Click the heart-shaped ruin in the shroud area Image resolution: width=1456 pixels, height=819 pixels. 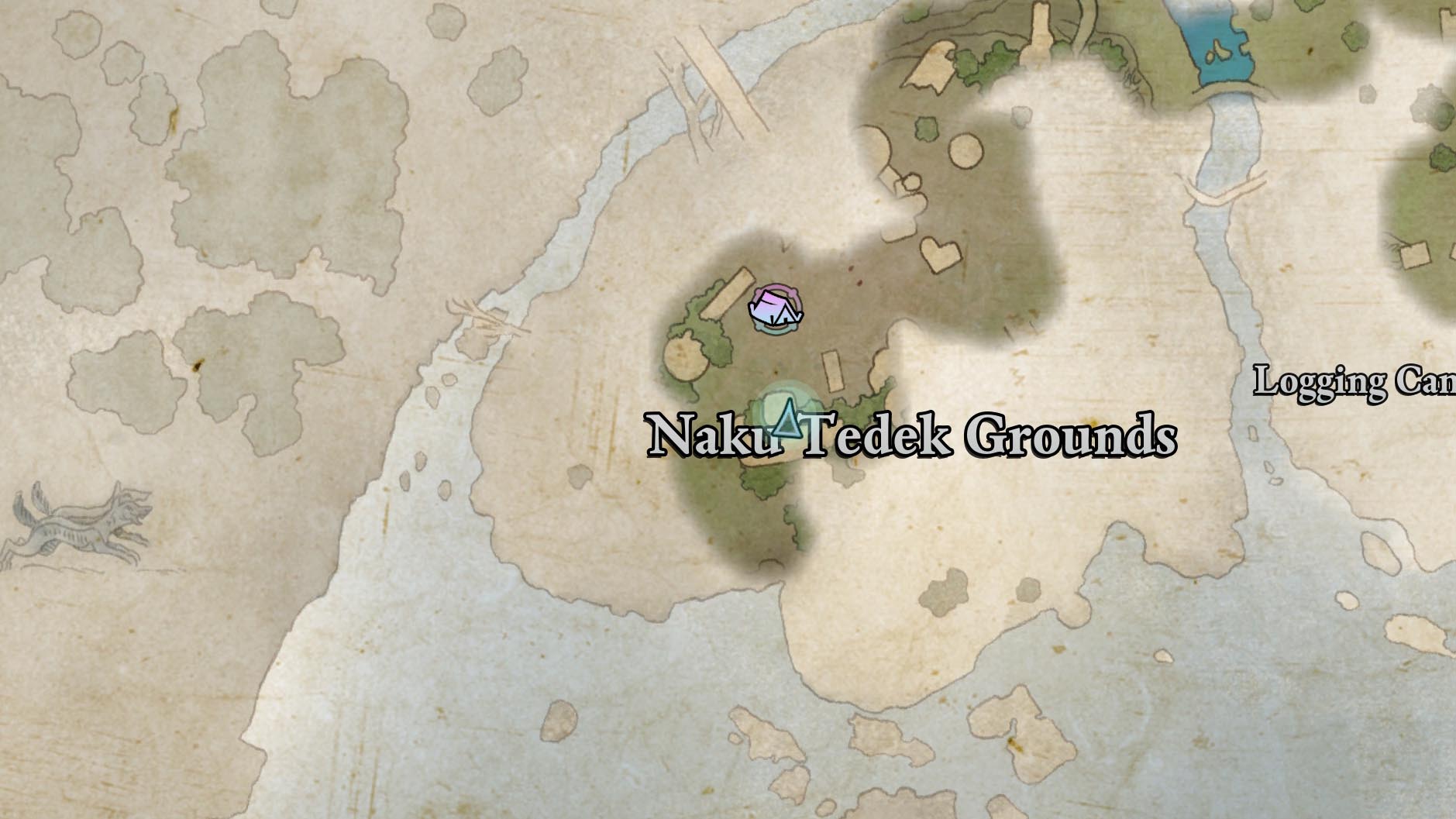pyautogui.click(x=942, y=253)
